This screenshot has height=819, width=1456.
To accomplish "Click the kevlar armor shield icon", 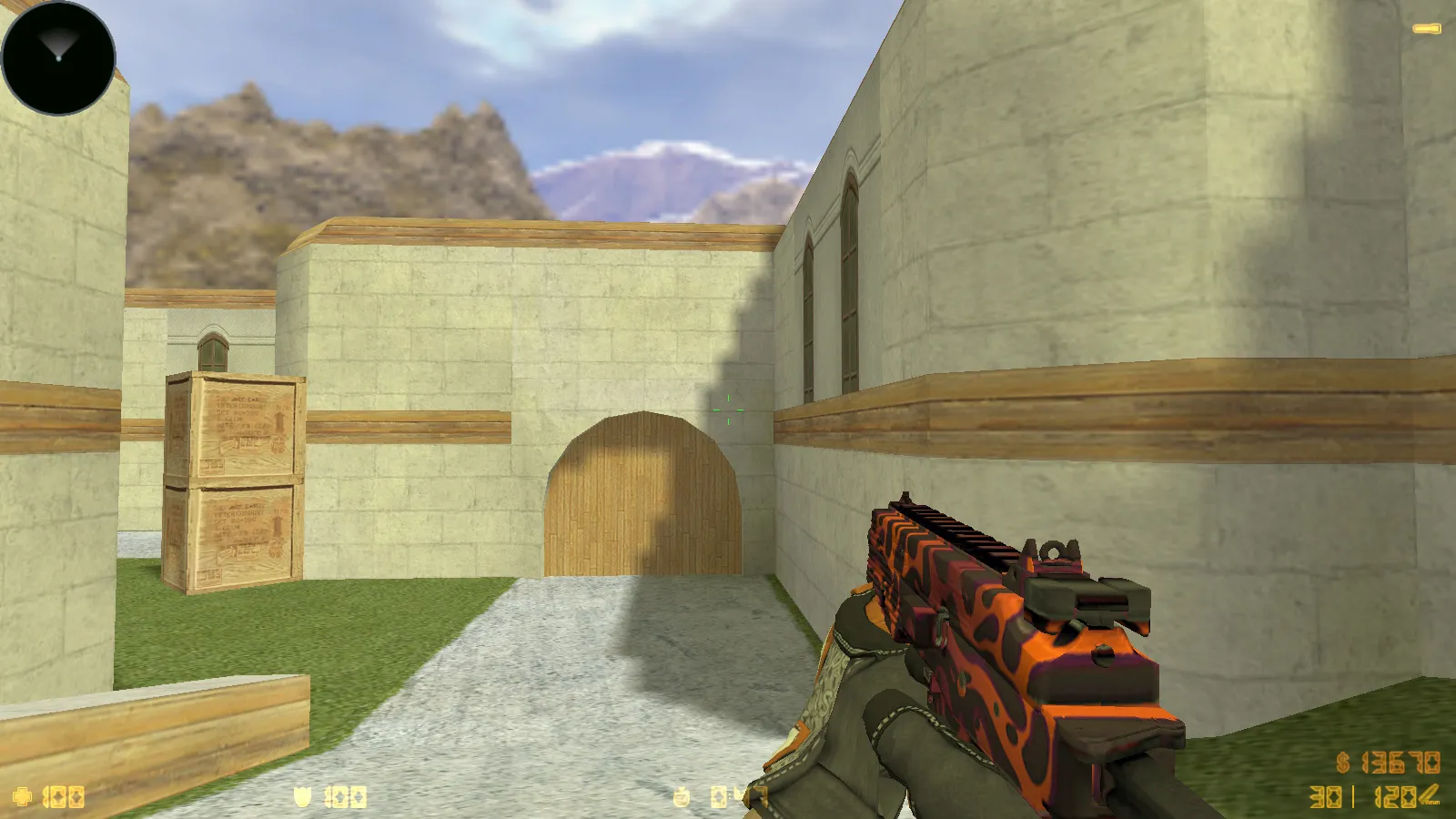I will (302, 797).
